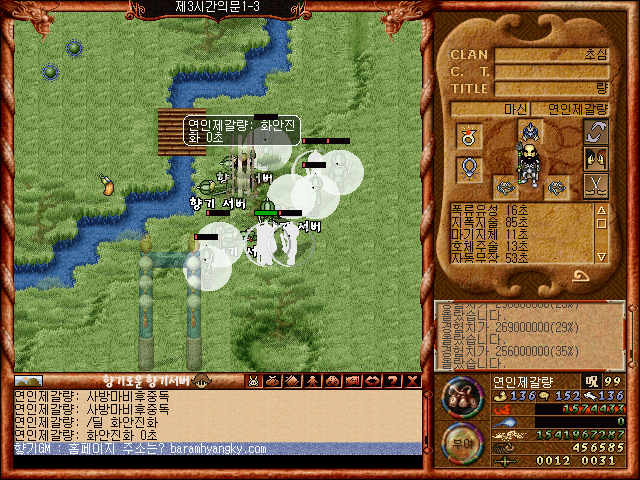Image resolution: width=640 pixels, height=480 pixels.
Task: Open help with the question mark button
Action: coord(393,380)
